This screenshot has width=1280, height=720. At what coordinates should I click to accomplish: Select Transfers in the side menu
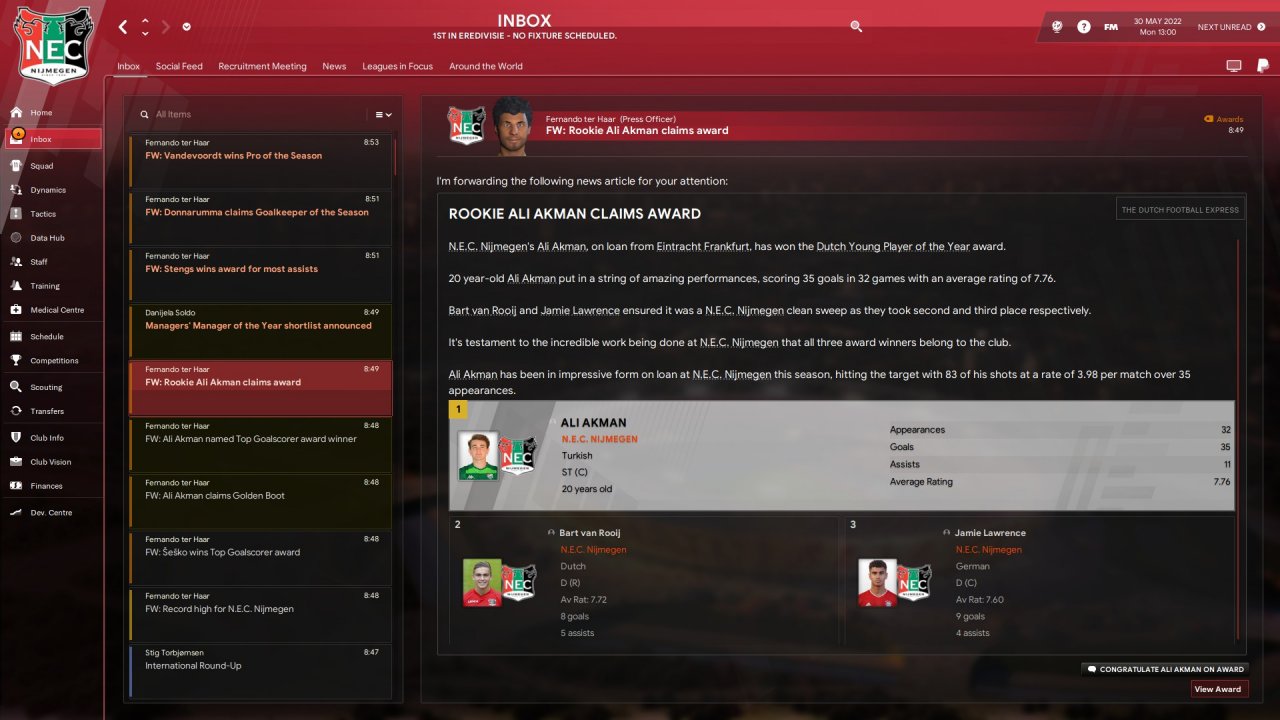click(x=47, y=411)
